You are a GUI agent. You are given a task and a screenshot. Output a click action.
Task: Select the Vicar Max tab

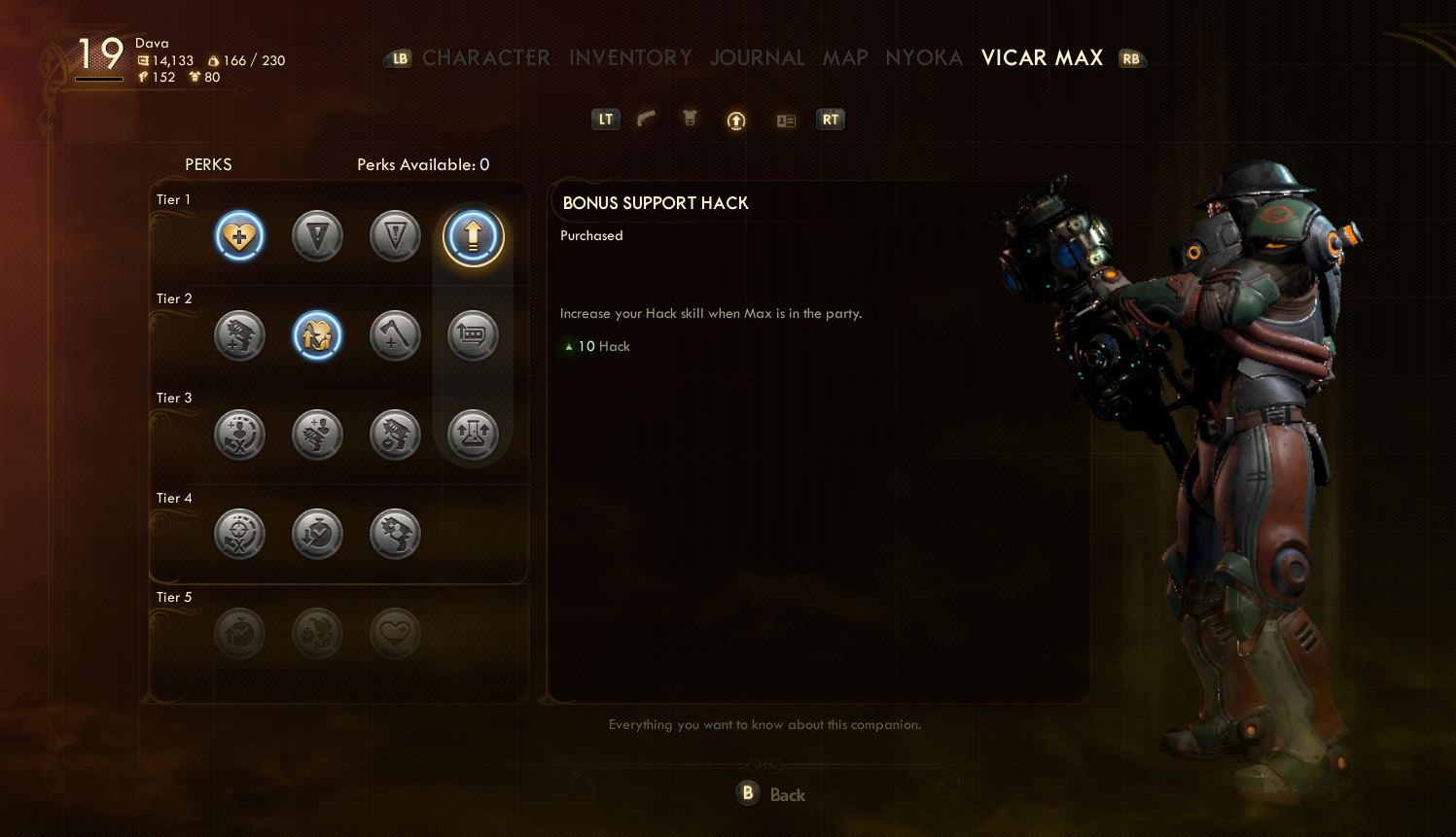[x=1042, y=58]
